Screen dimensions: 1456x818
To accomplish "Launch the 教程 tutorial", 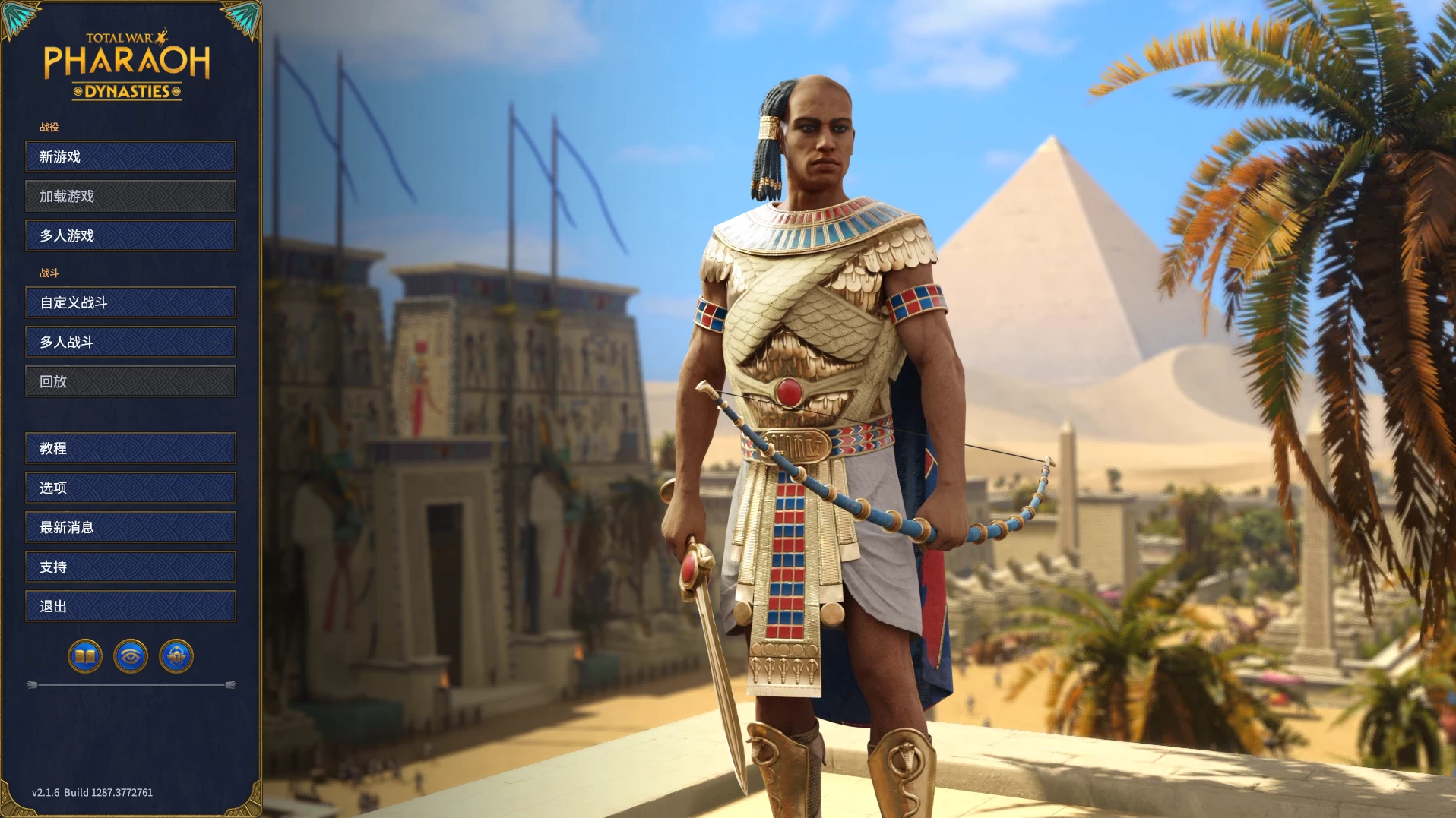I will 131,448.
